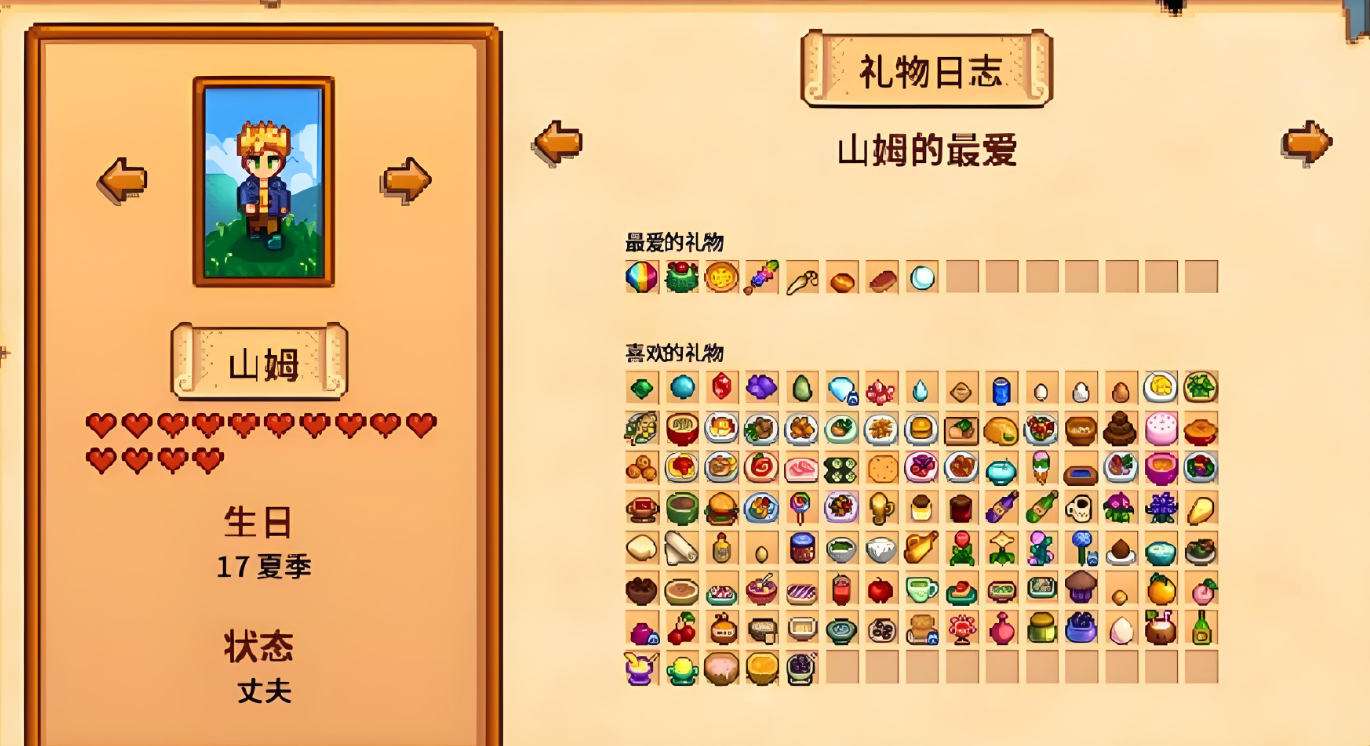1370x746 pixels.
Task: Select the pizza in loved gifts
Action: [x=721, y=277]
